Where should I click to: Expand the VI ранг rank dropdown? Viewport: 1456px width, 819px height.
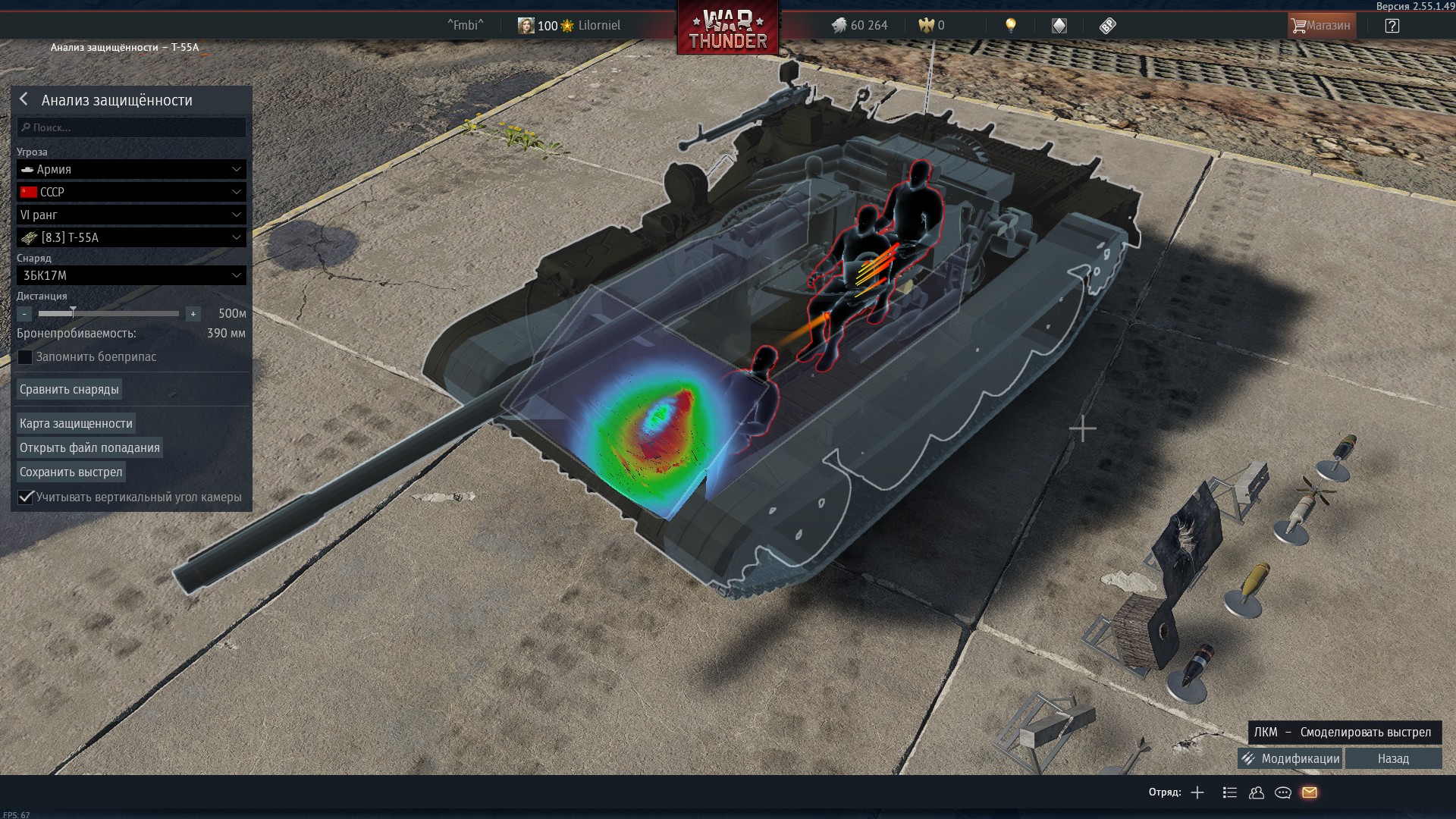[132, 215]
